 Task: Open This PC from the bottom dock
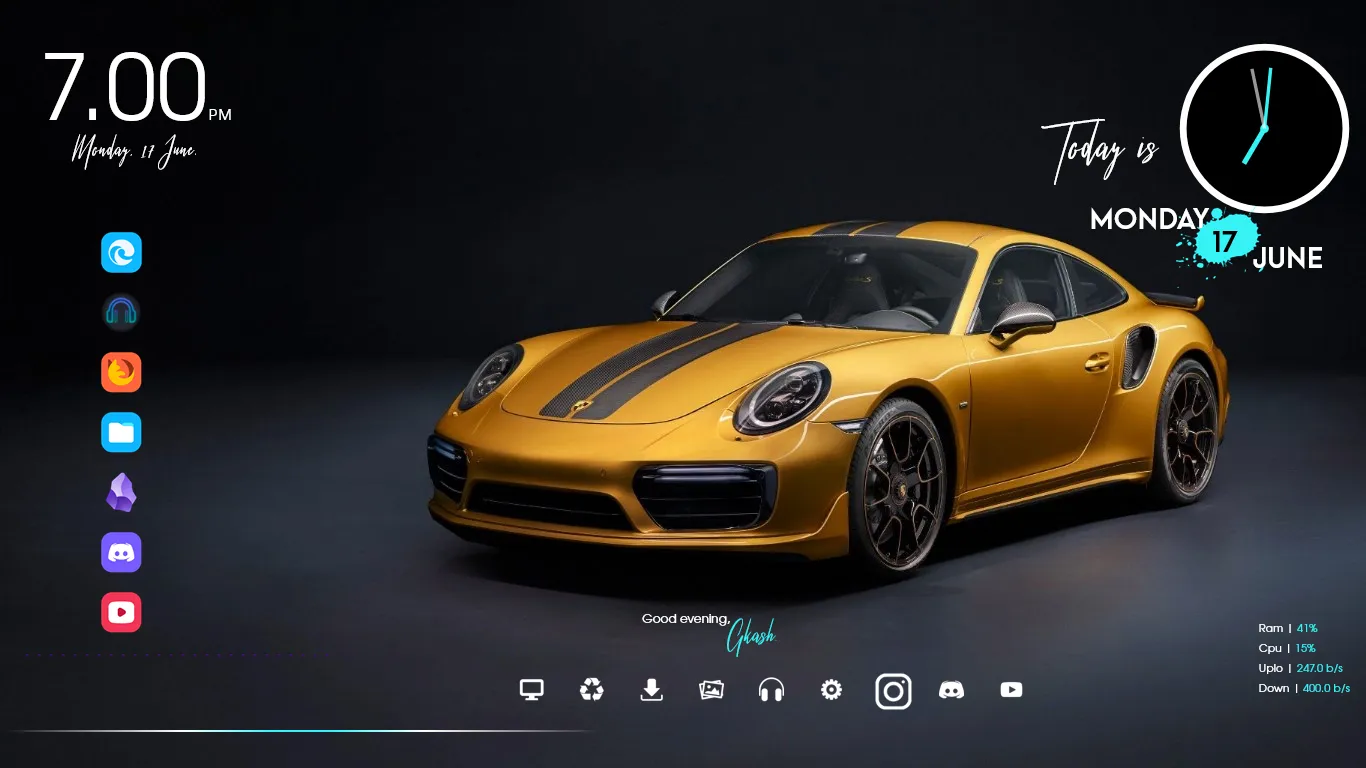click(531, 690)
